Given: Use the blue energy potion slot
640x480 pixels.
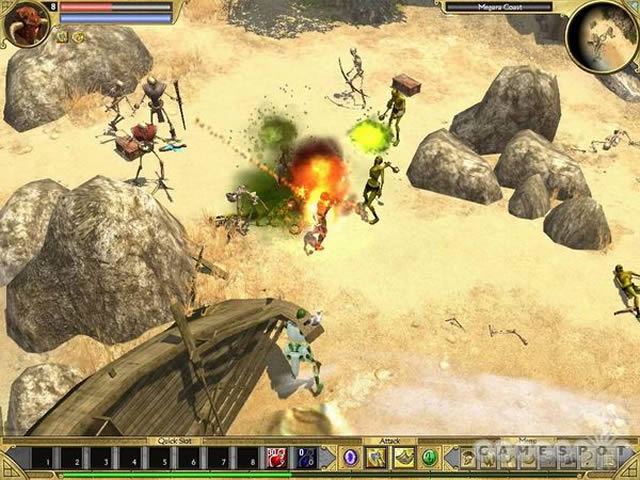Looking at the screenshot, I should [x=306, y=458].
